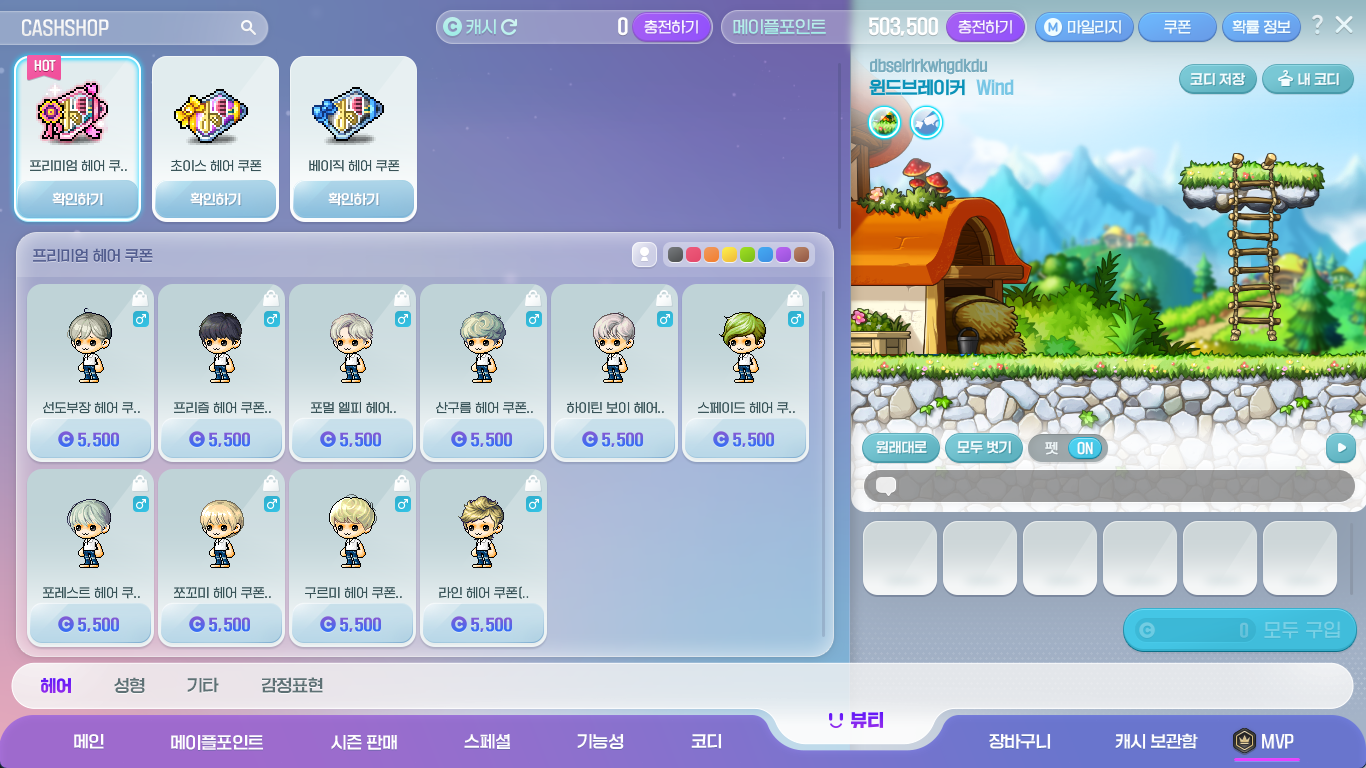Open 캐시 보관함 storage
This screenshot has width=1366, height=768.
tap(1155, 742)
